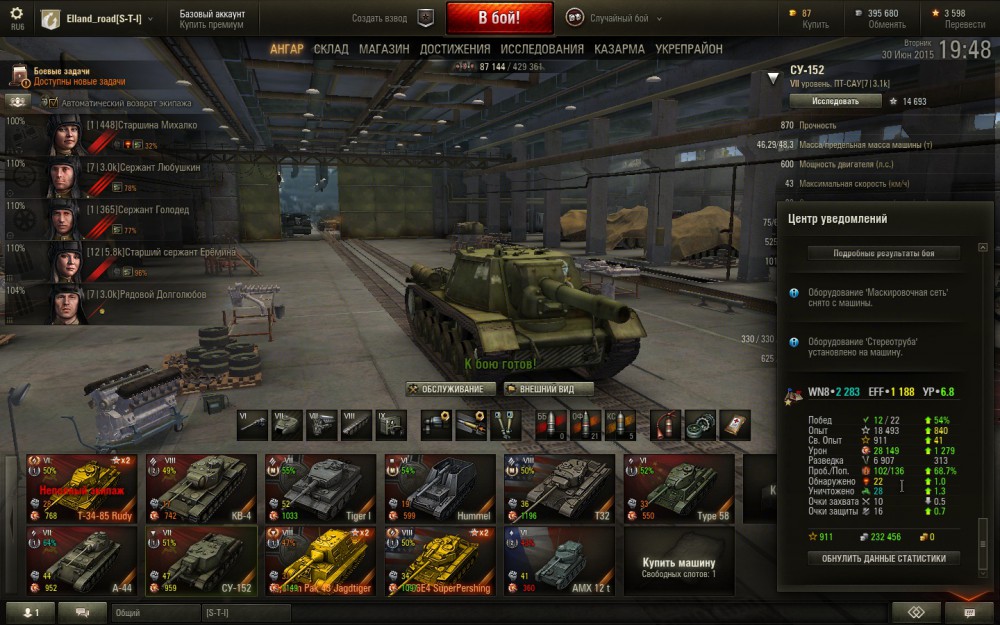
Task: Choose the КВ-4 tank in carousel
Action: click(x=201, y=488)
